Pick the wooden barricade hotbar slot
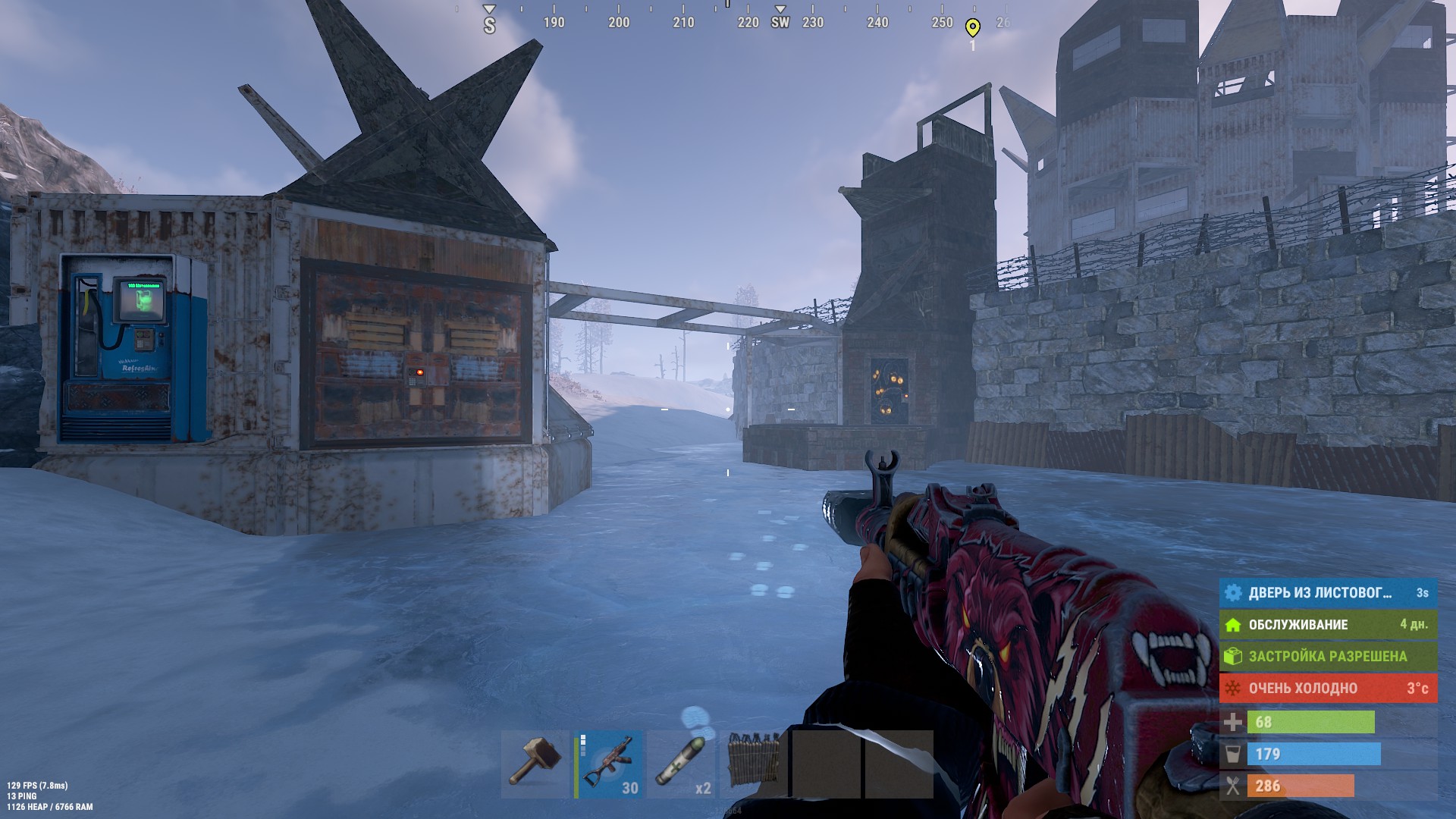Viewport: 1456px width, 819px height. click(754, 764)
